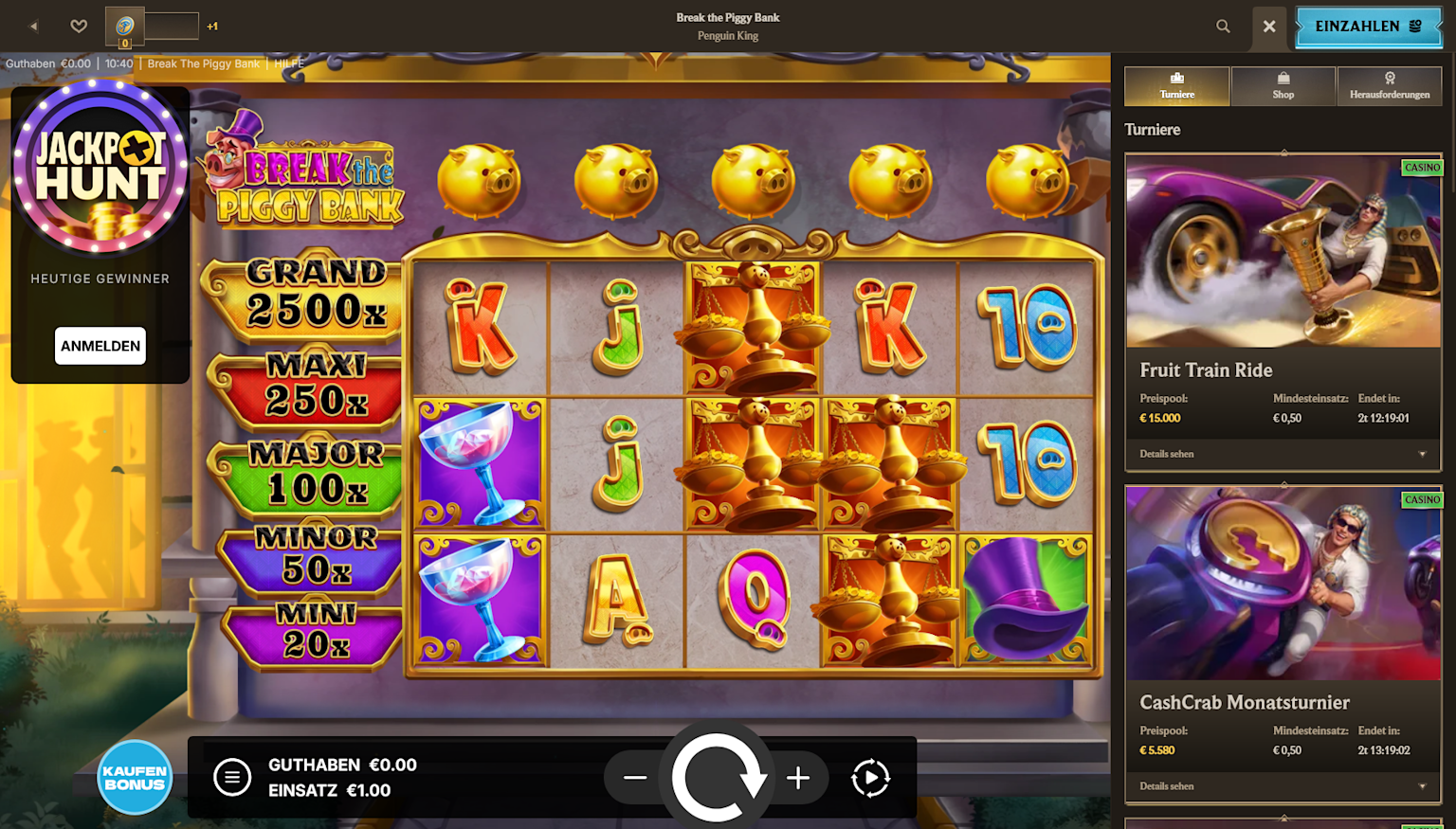Select the Turniere tab
1456x829 pixels.
click(1176, 85)
